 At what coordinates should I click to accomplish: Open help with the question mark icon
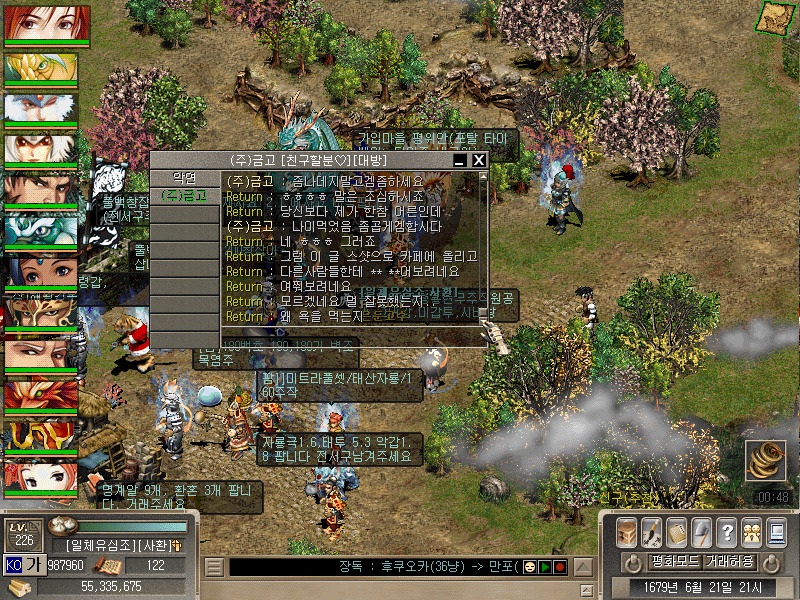726,531
